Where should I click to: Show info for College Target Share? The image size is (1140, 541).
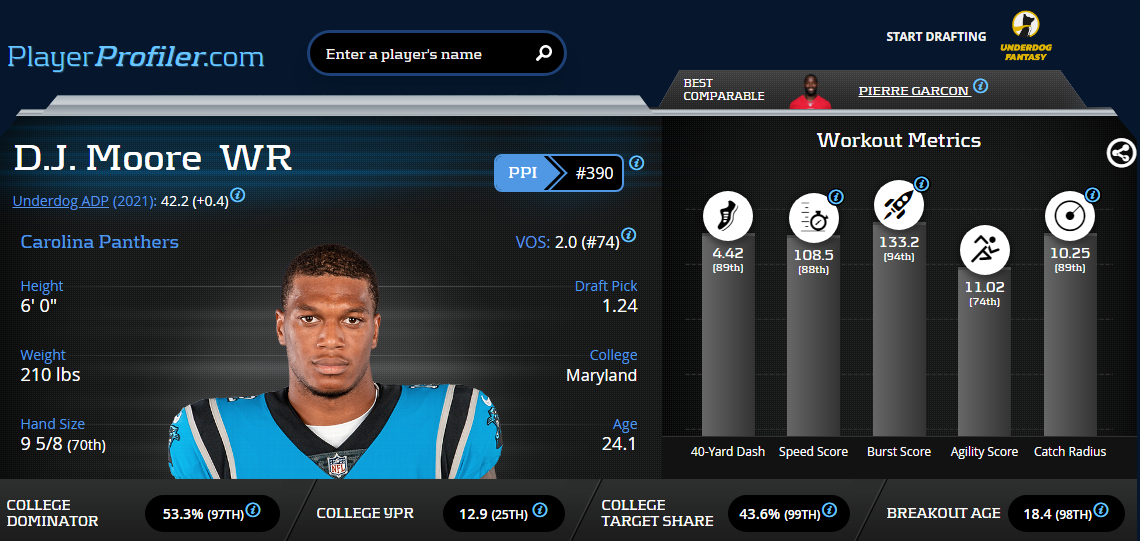pyautogui.click(x=830, y=510)
